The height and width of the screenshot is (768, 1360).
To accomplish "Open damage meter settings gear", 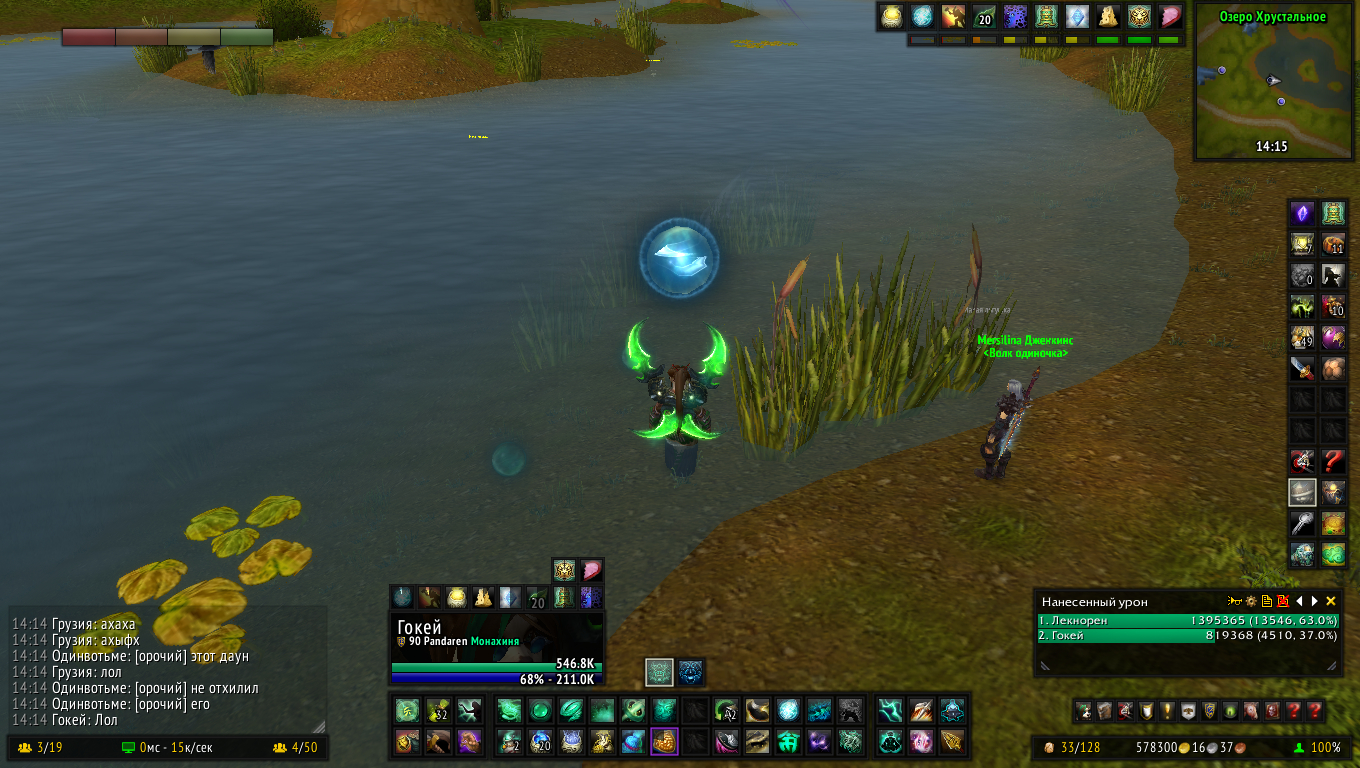I will (x=1250, y=601).
